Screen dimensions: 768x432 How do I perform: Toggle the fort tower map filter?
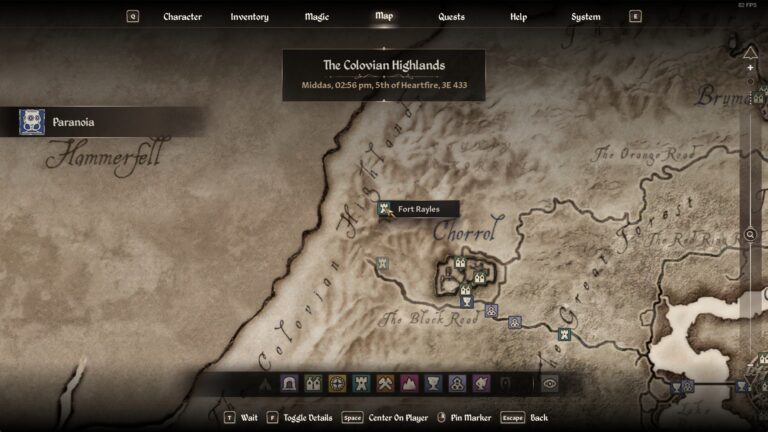pyautogui.click(x=361, y=383)
